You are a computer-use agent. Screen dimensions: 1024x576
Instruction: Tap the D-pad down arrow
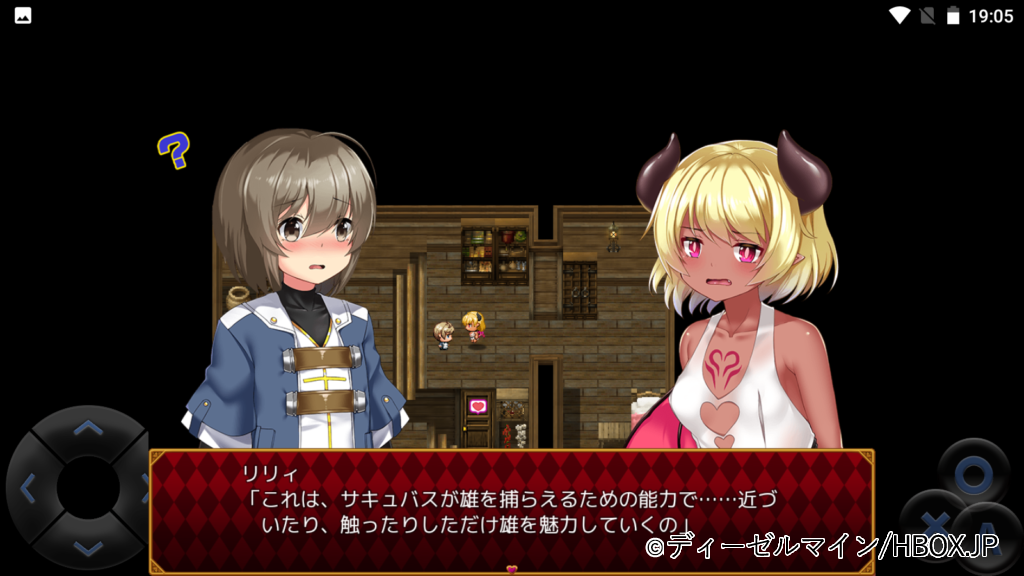pos(89,546)
